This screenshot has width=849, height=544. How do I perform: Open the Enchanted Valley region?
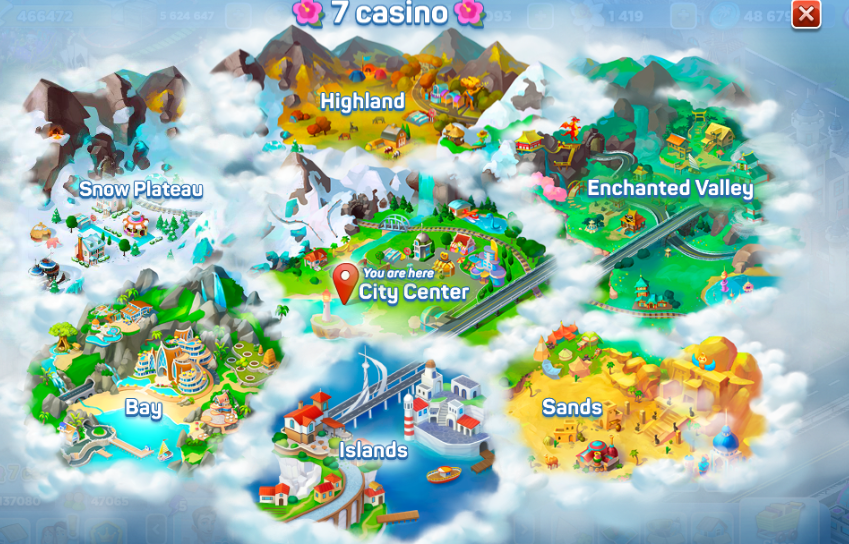[x=669, y=188]
